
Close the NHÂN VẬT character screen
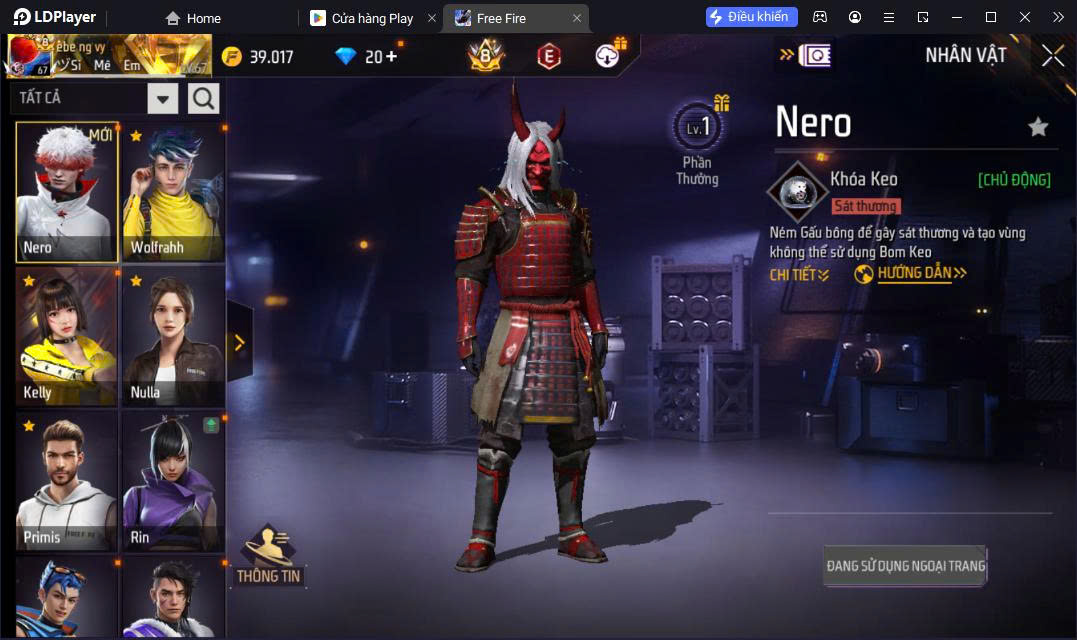(1052, 56)
